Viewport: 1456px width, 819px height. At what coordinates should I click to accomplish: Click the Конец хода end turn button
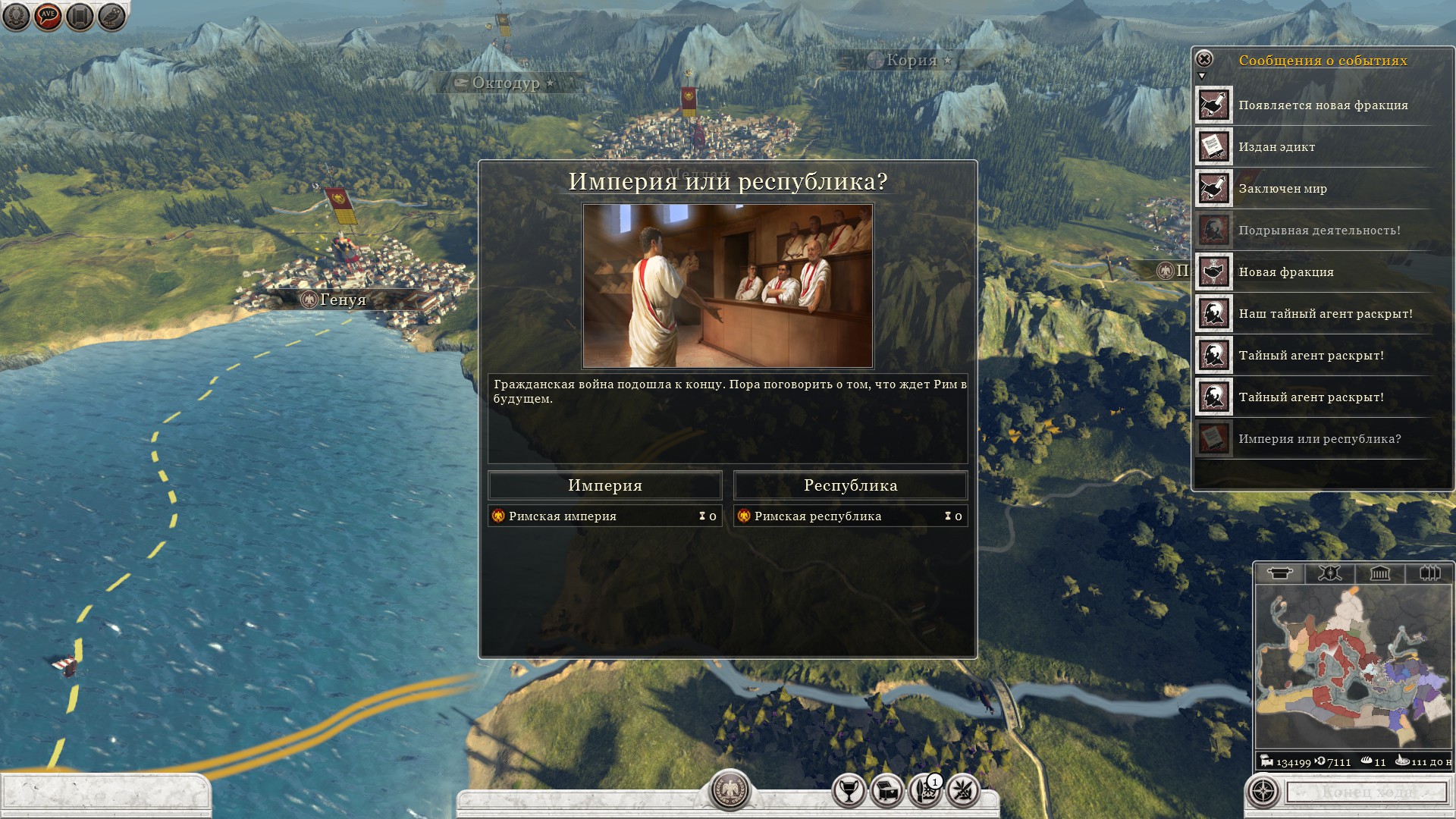1367,792
